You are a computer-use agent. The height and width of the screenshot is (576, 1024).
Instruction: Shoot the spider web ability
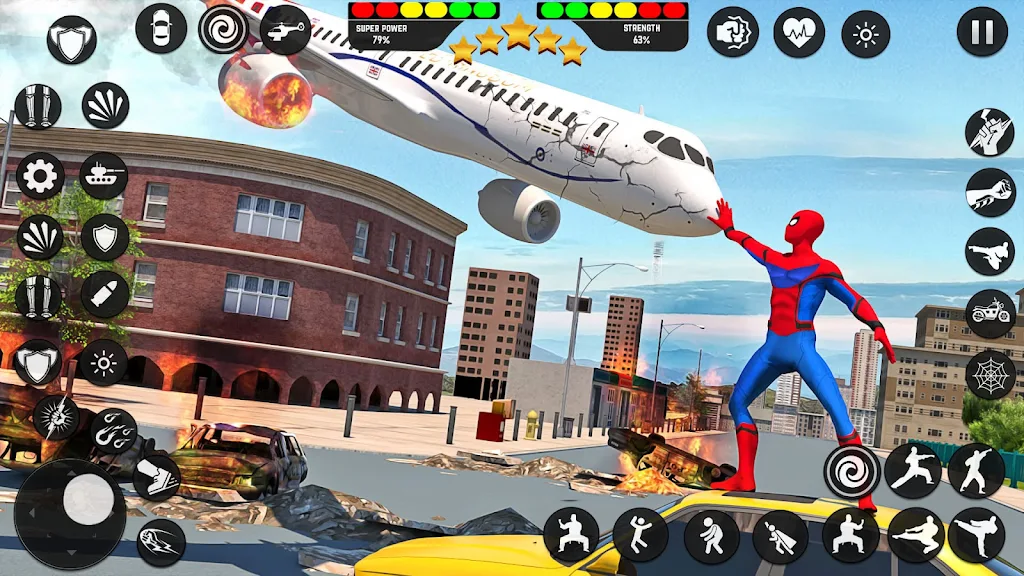[990, 374]
